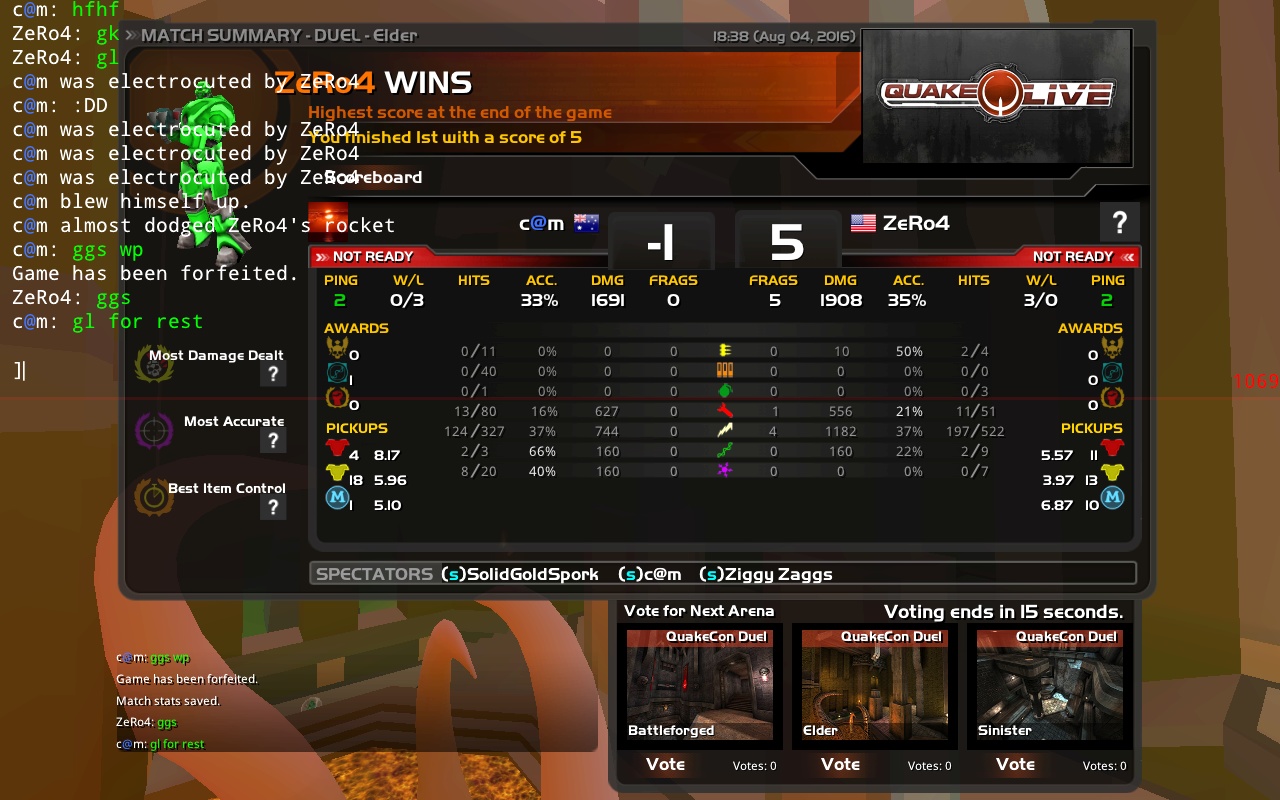Reveal the Most Accurate award details
The height and width of the screenshot is (800, 1280).
point(272,441)
